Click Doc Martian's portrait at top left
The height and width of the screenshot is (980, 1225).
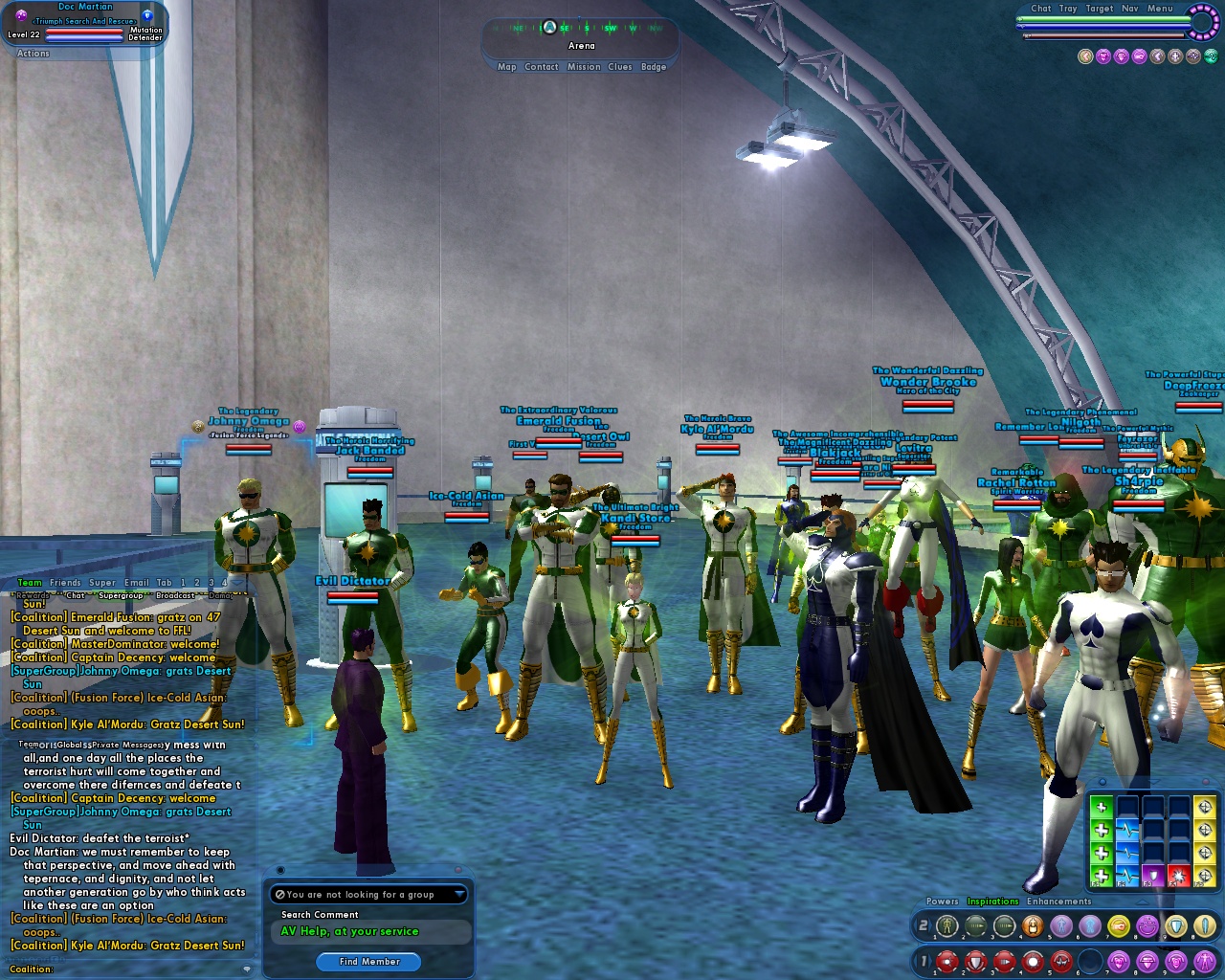(x=22, y=15)
